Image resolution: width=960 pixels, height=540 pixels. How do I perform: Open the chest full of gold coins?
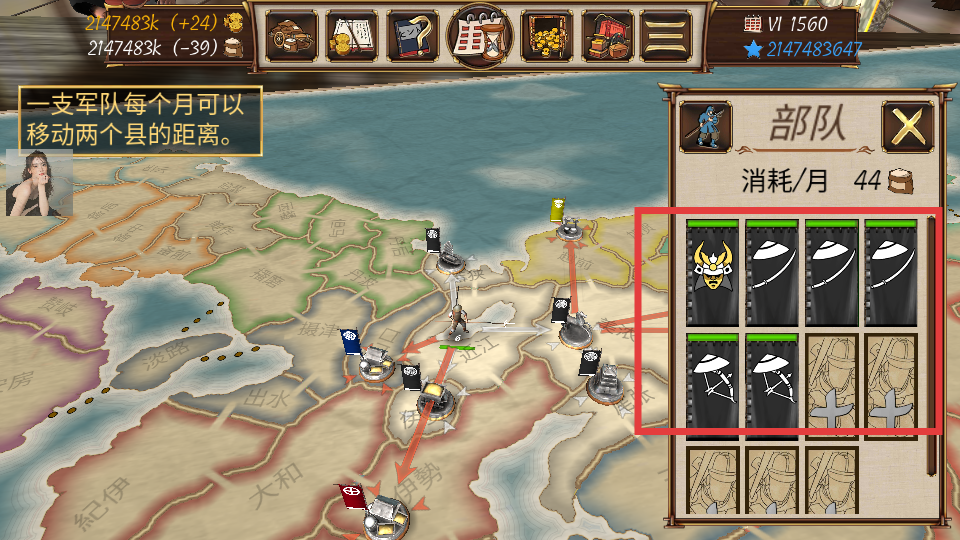545,37
